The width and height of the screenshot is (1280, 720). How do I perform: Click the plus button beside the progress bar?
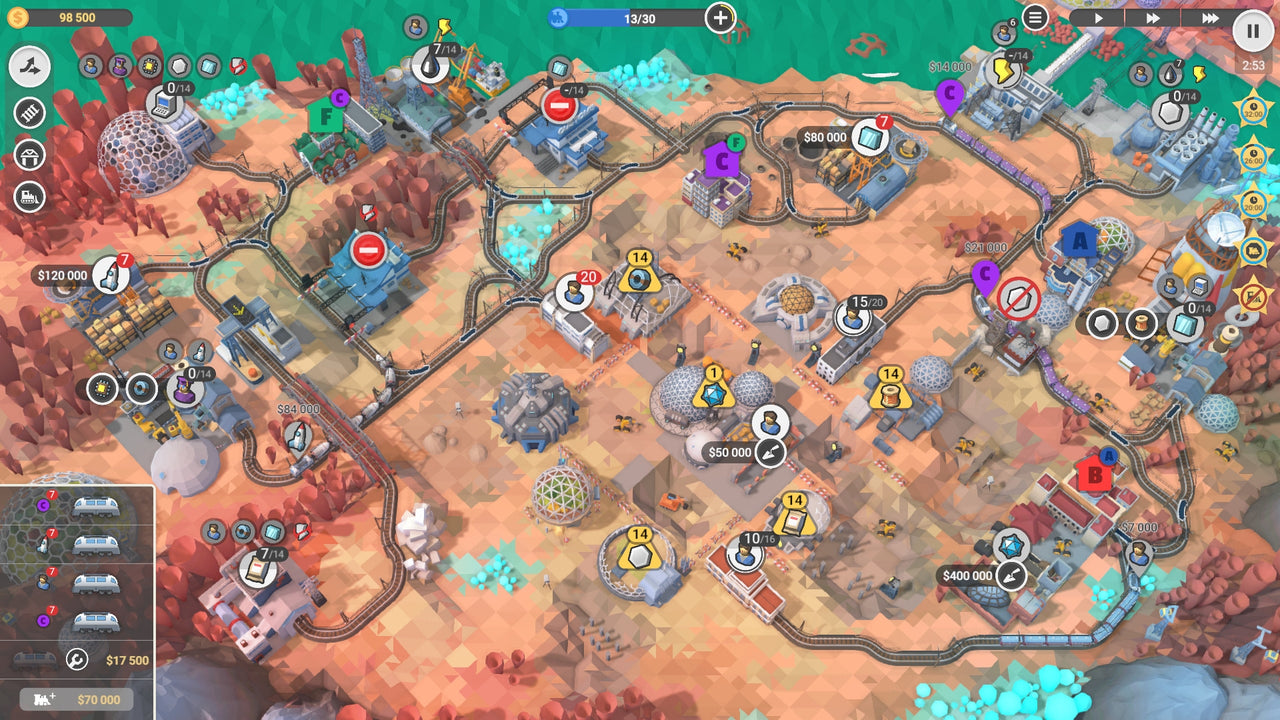point(719,16)
